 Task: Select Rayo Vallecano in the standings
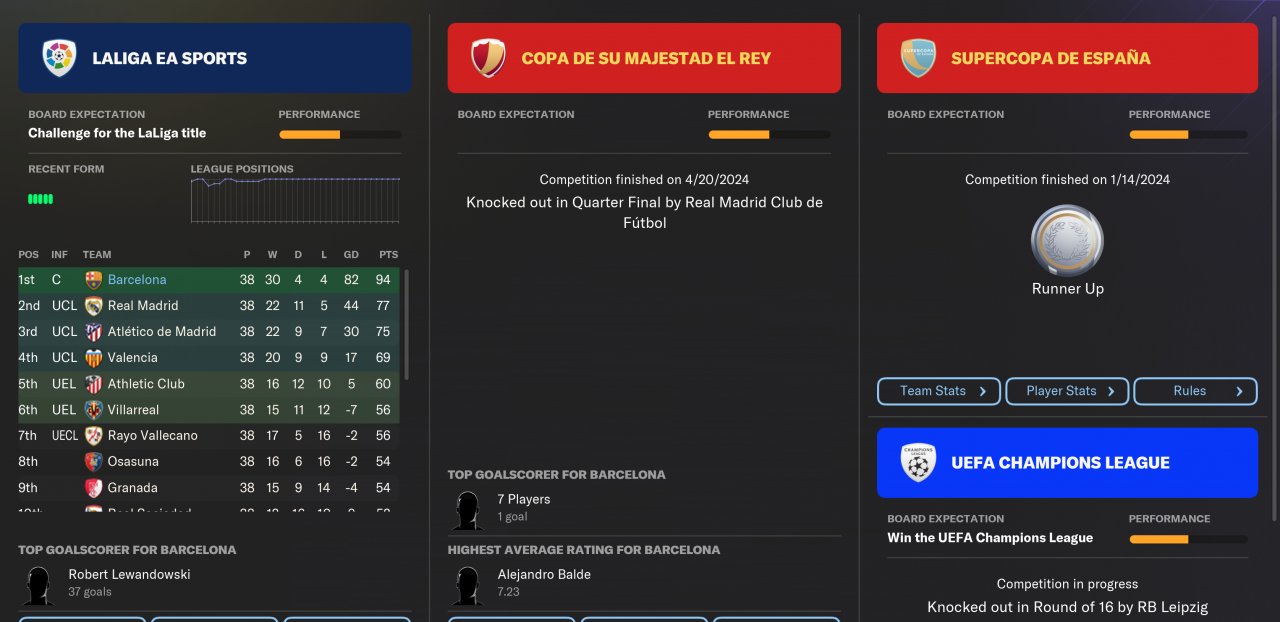click(x=153, y=436)
